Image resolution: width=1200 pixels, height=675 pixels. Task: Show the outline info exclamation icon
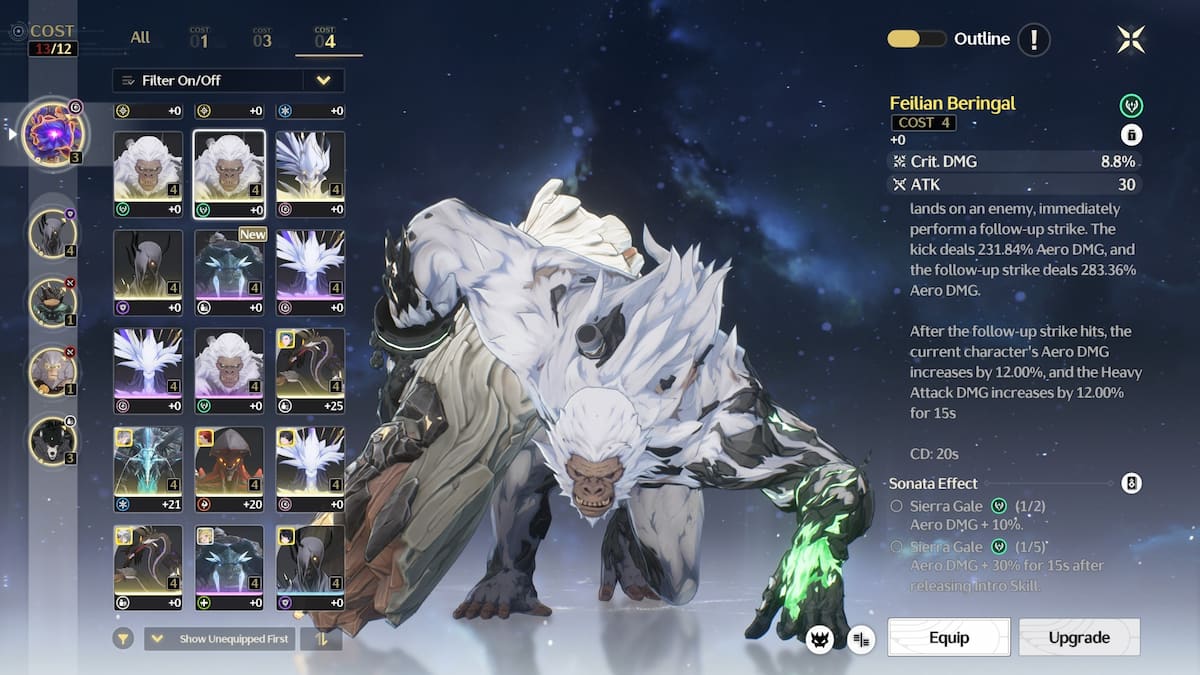pyautogui.click(x=1034, y=40)
